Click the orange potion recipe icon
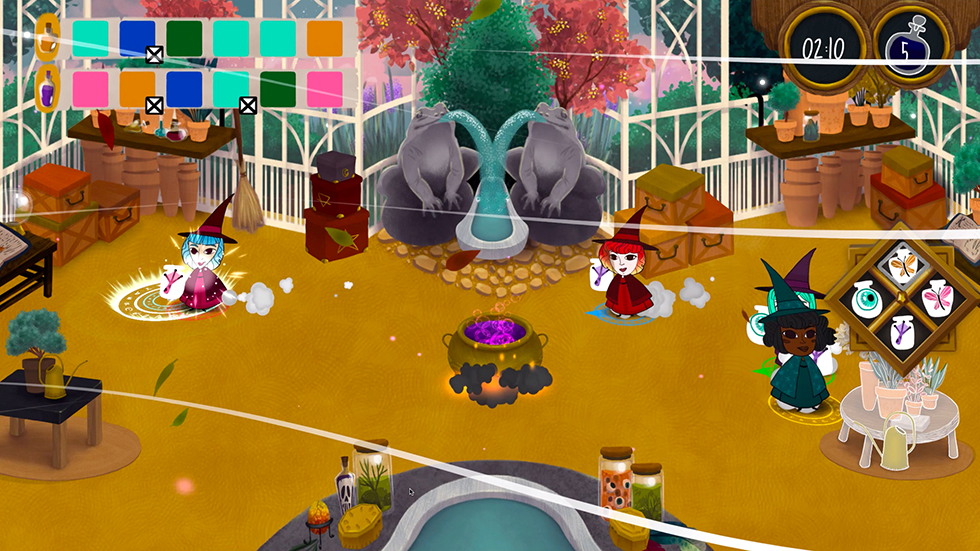 (46, 38)
